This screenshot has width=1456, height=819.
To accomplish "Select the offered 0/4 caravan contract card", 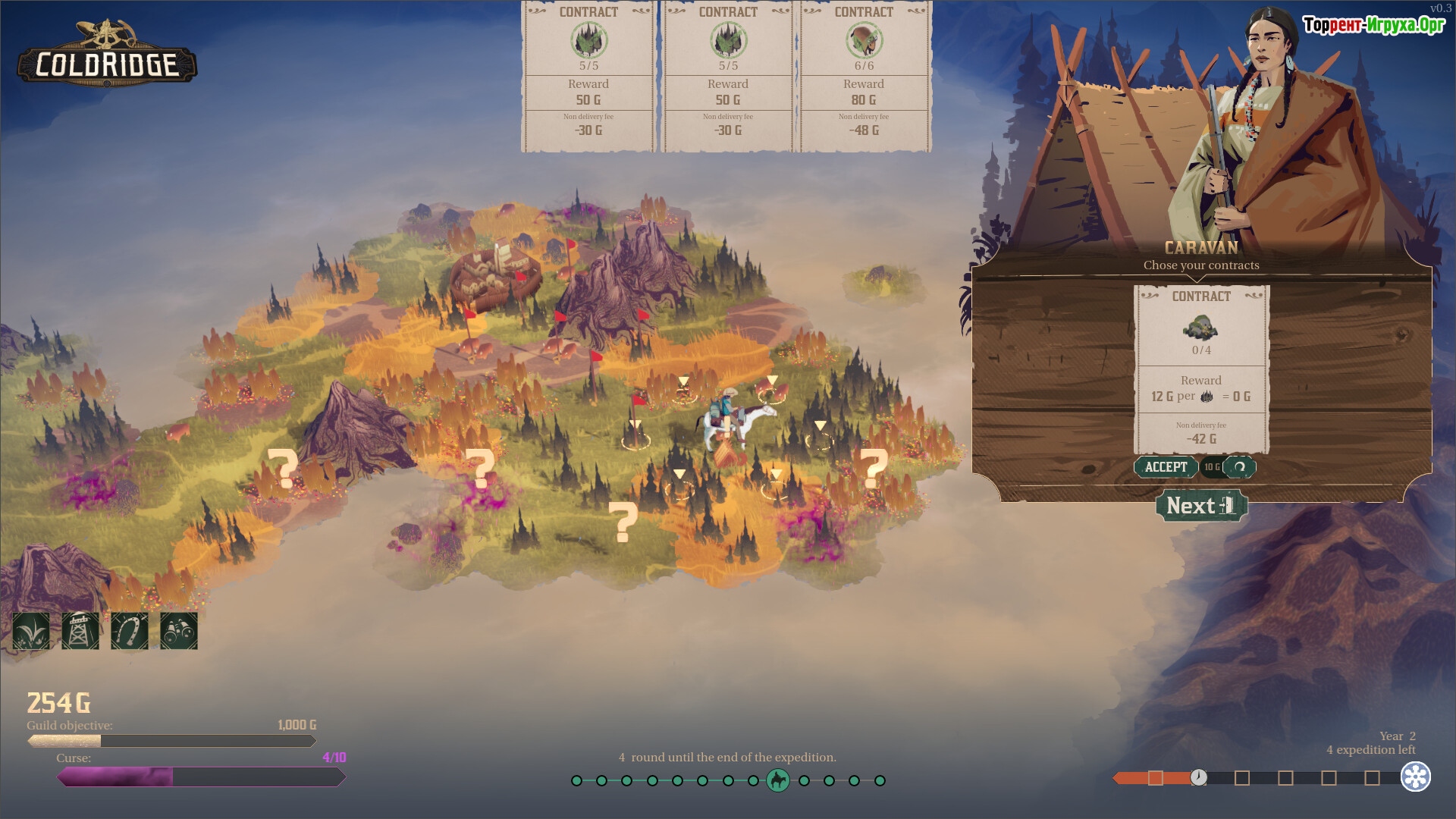I will click(1201, 369).
